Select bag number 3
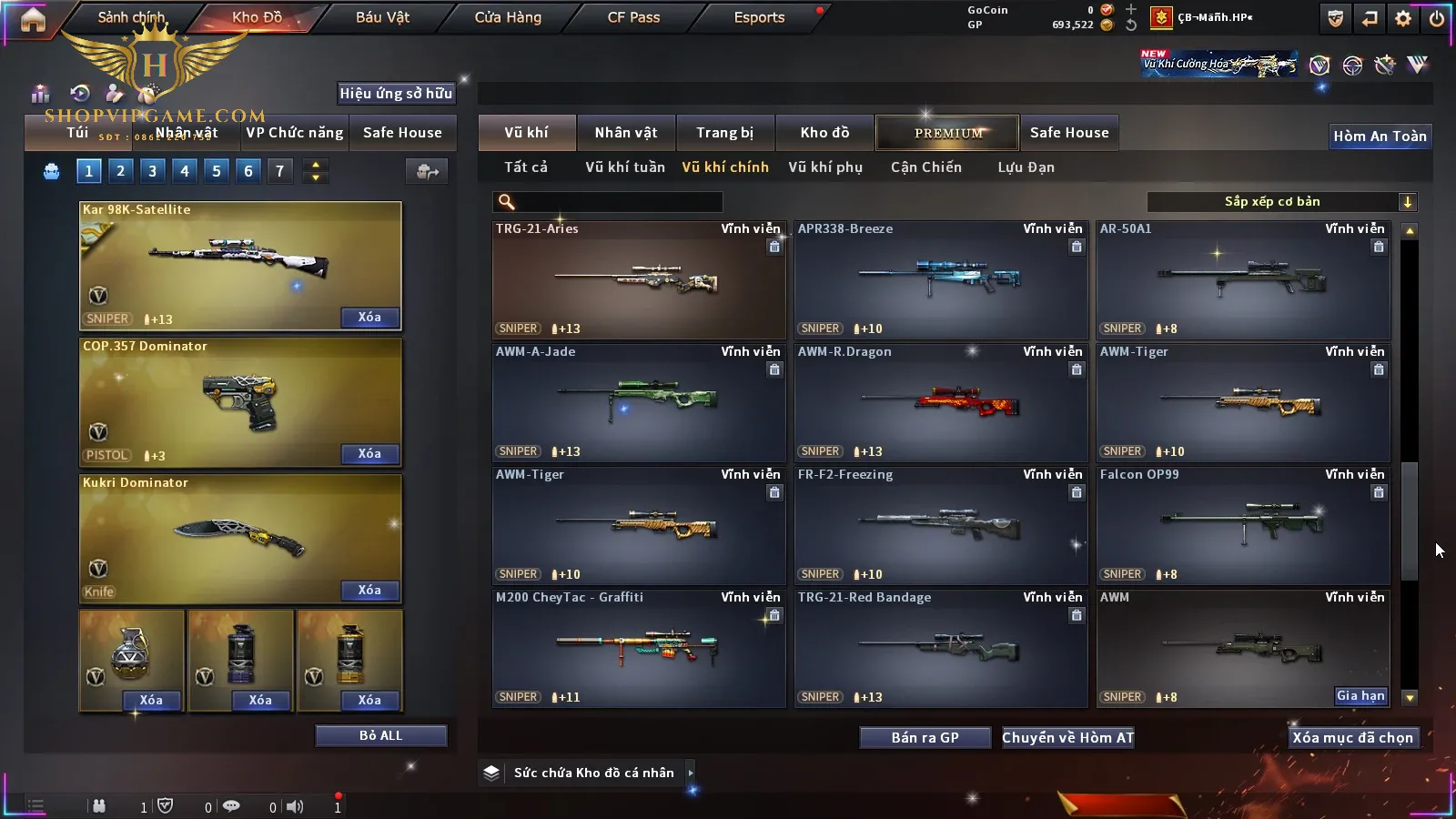The width and height of the screenshot is (1456, 819). tap(152, 171)
